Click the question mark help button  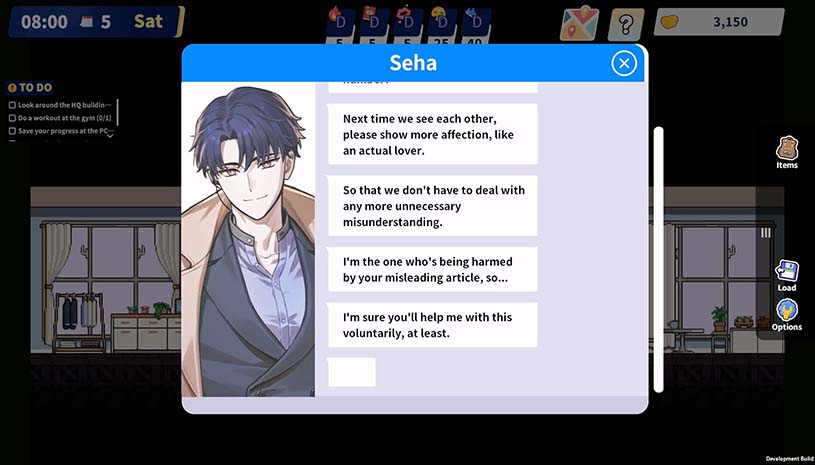pyautogui.click(x=626, y=22)
